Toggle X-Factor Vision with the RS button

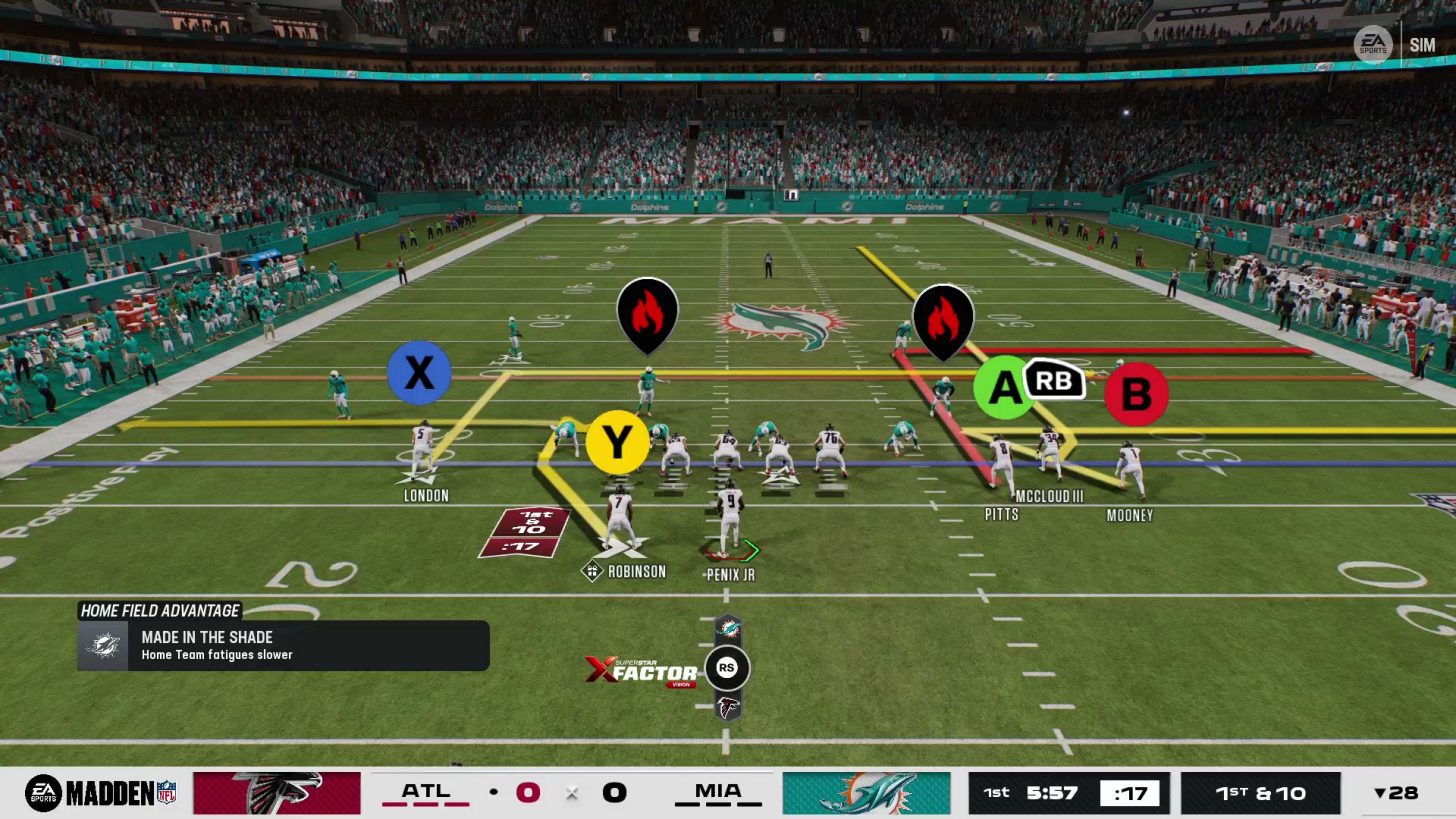pyautogui.click(x=727, y=668)
